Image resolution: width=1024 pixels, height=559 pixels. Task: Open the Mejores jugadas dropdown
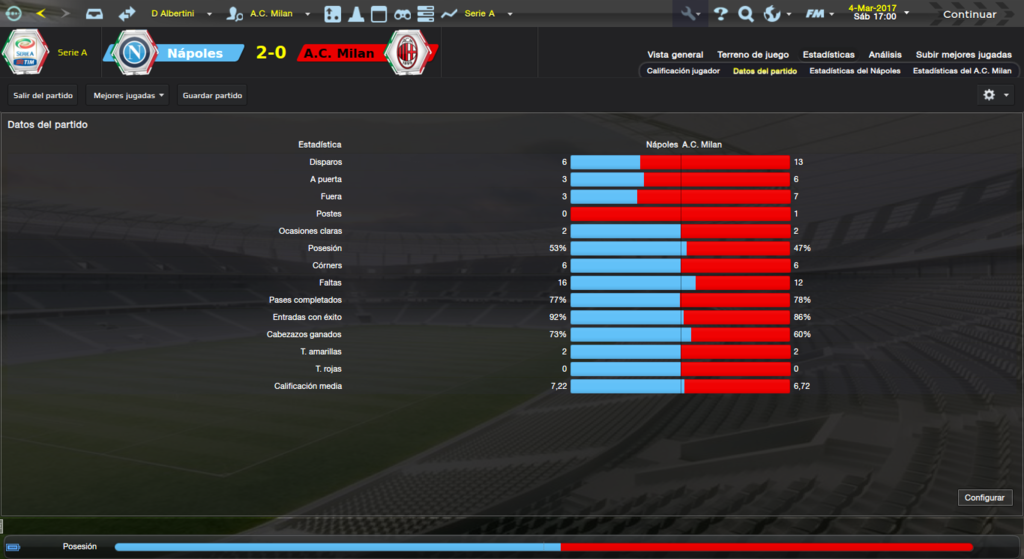pos(128,95)
